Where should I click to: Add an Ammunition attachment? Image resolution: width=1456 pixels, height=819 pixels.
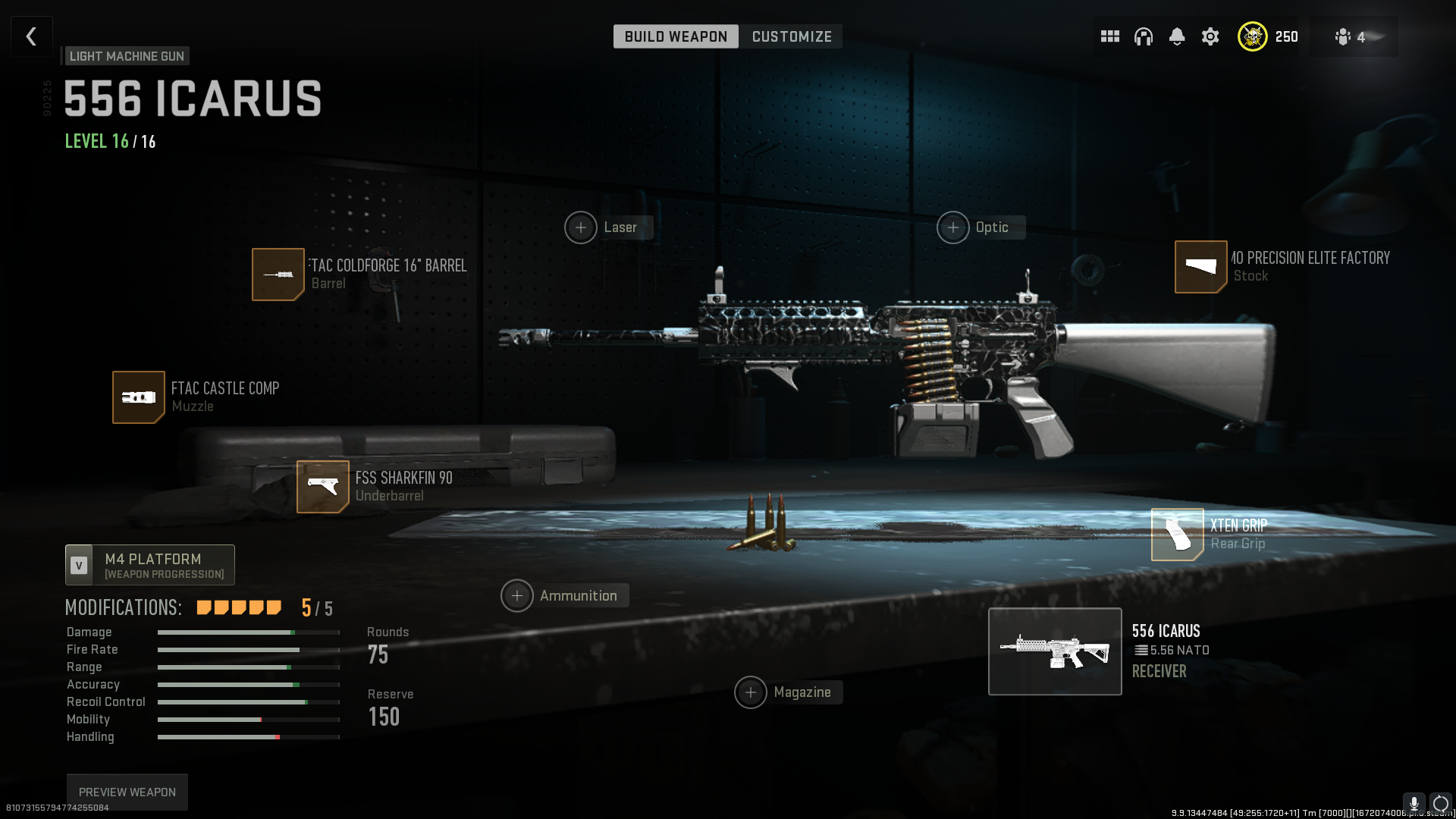click(517, 596)
